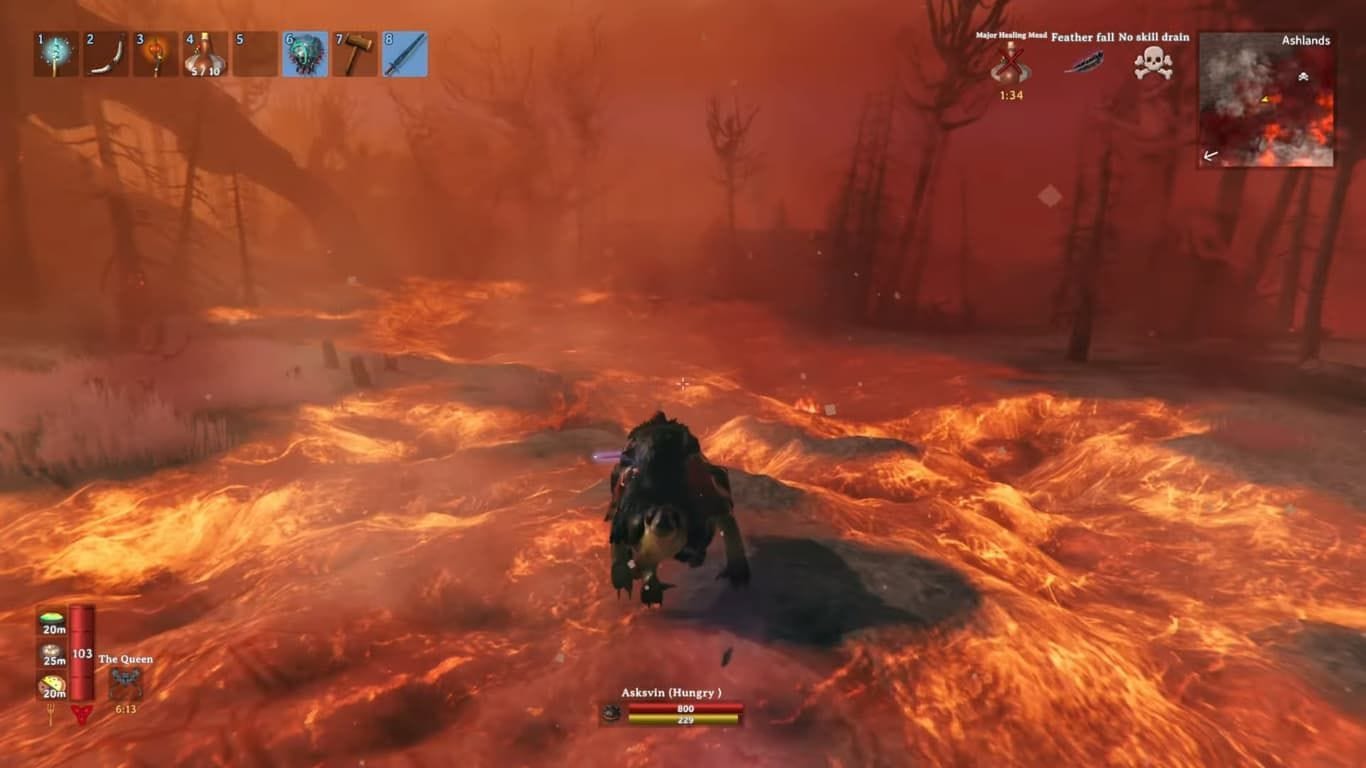Click The Queen forsaken power icon
This screenshot has height=768, width=1366.
126,683
